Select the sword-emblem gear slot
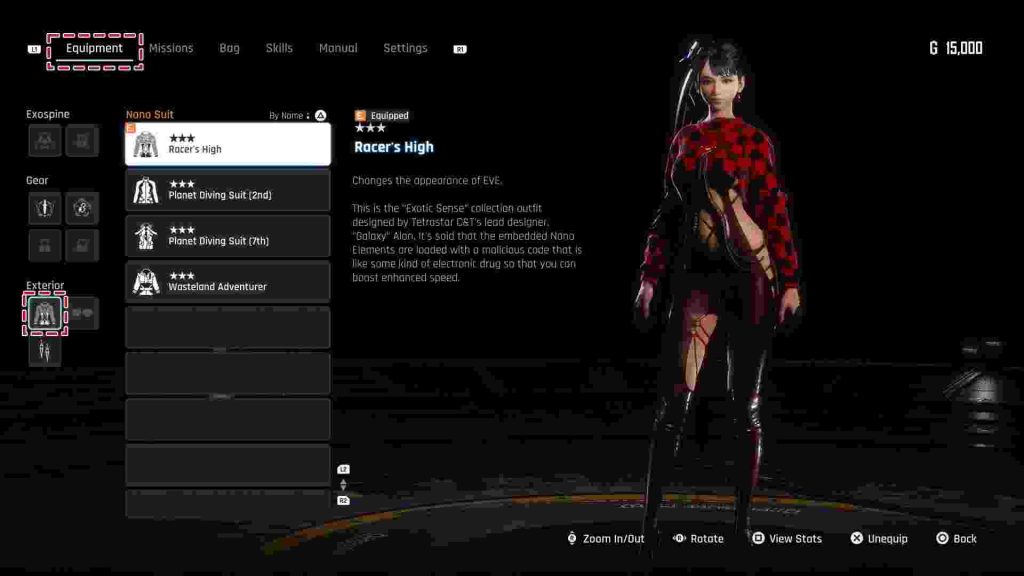Screen dimensions: 1024x576 point(45,208)
